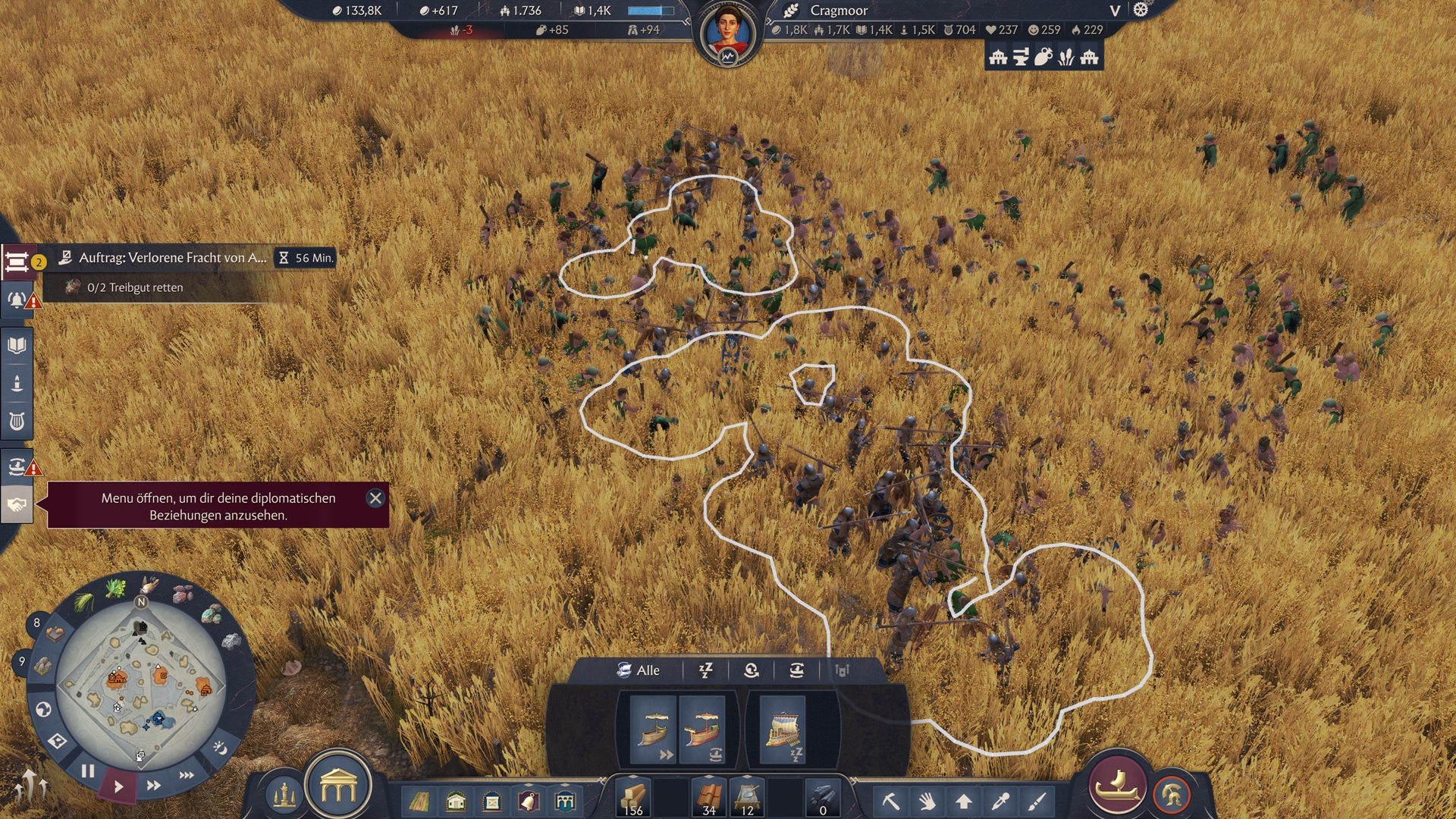Viewport: 1456px width, 819px height.
Task: Close the diplomacy hint tooltip
Action: tap(375, 498)
